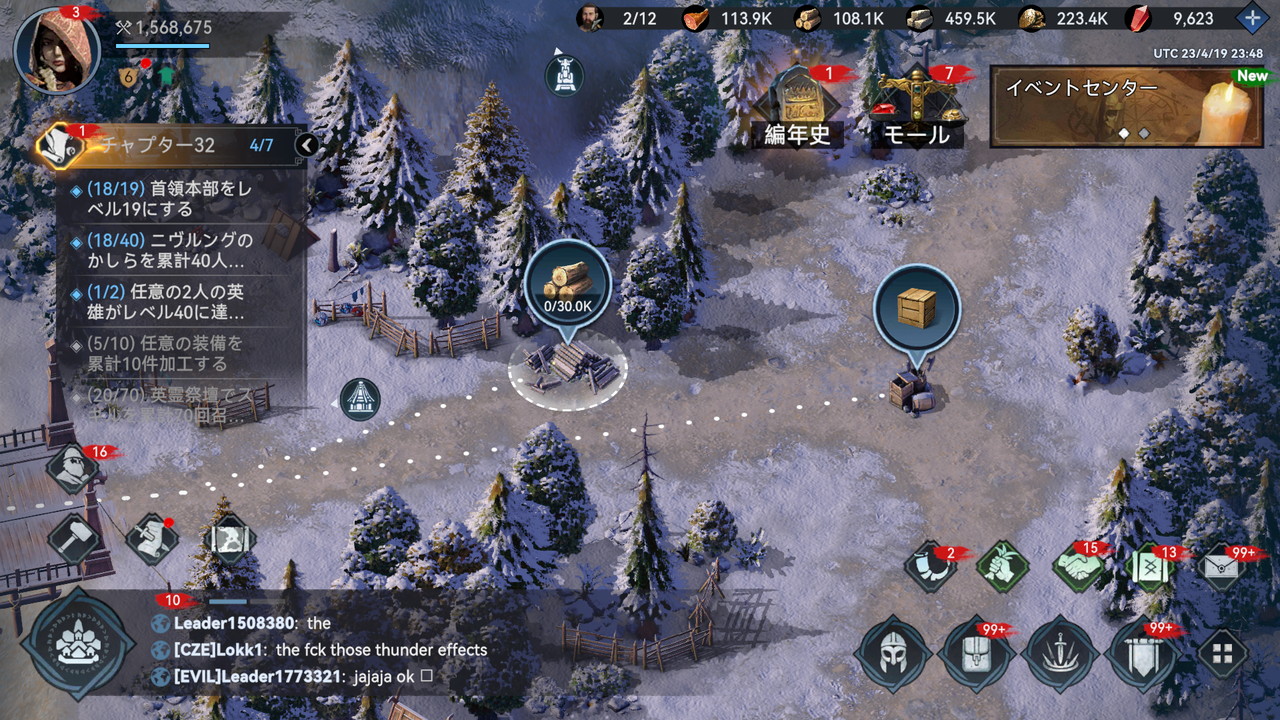Open the helmet heroes menu

[x=893, y=655]
